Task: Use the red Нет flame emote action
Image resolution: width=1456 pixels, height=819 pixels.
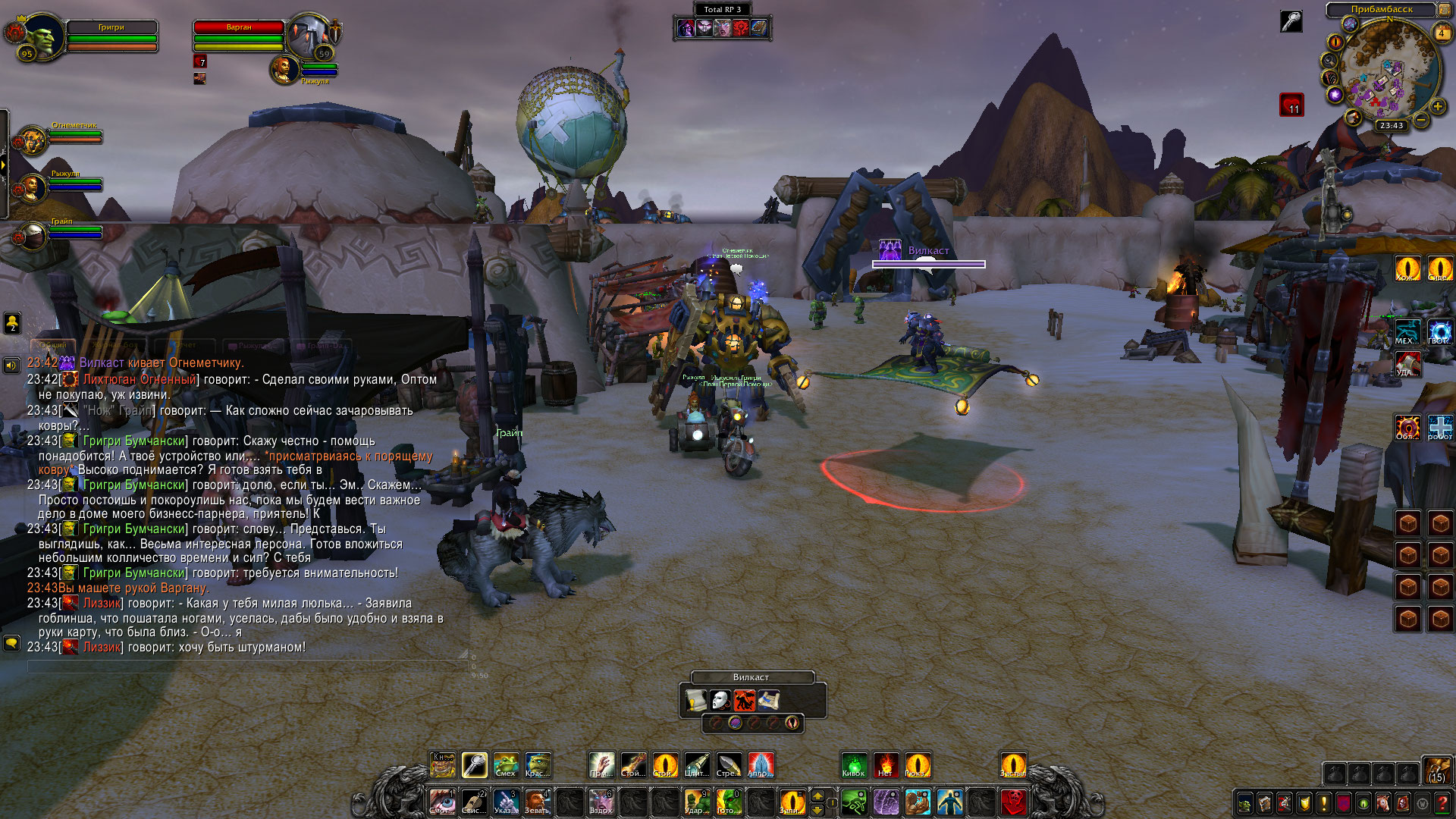Action: [885, 764]
